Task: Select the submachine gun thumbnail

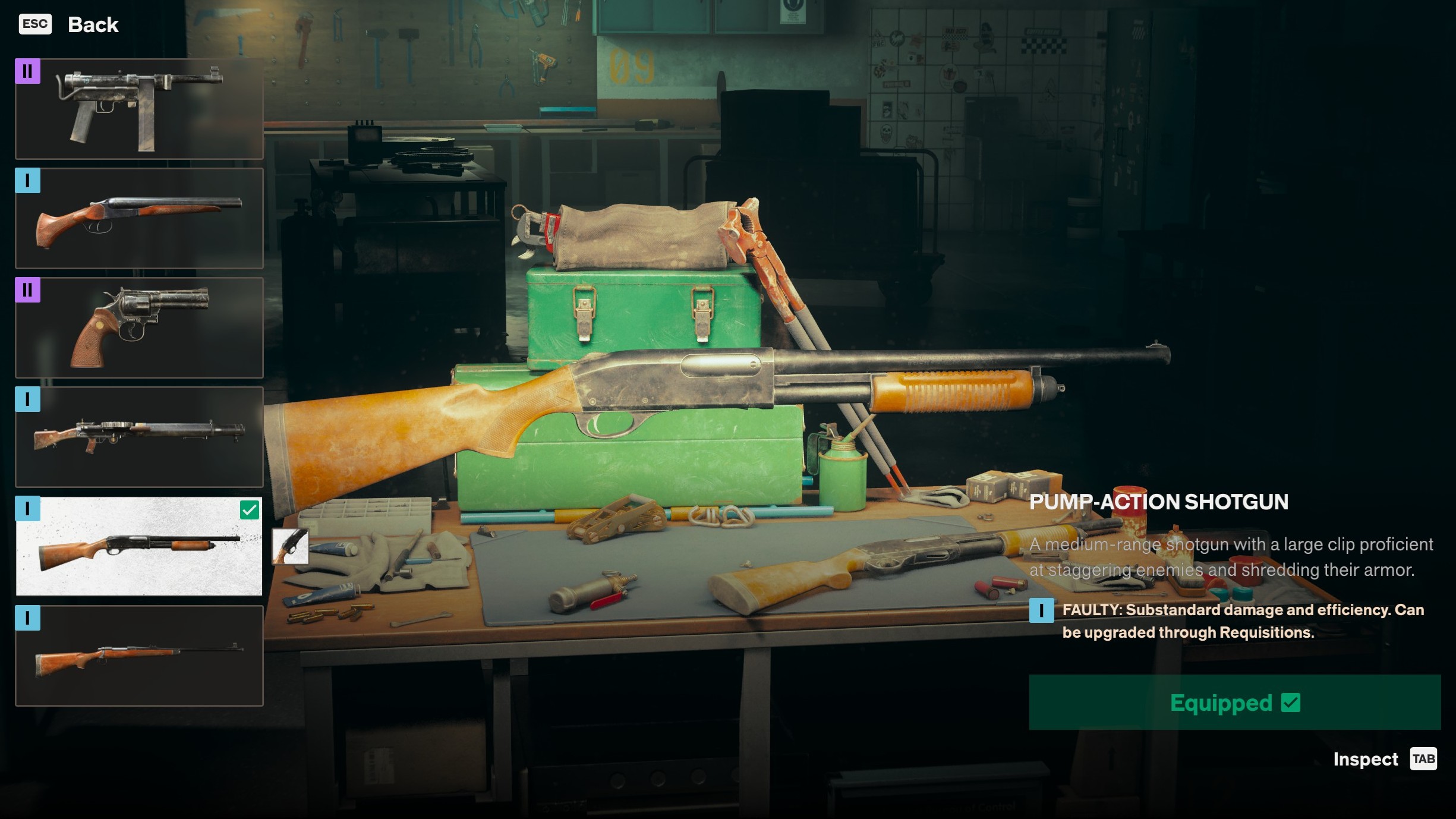Action: click(139, 109)
